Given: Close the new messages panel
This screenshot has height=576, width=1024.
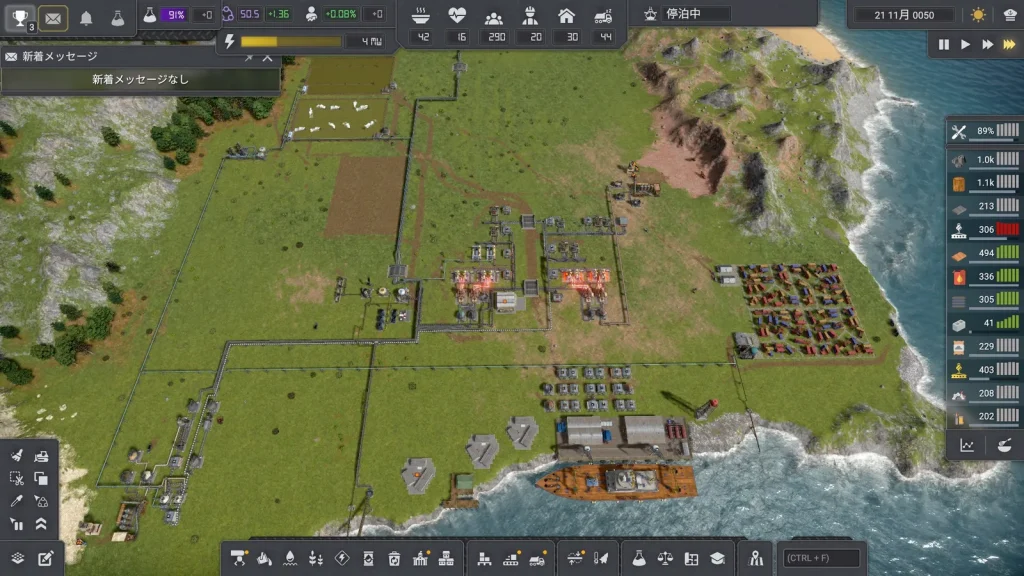Looking at the screenshot, I should [267, 57].
